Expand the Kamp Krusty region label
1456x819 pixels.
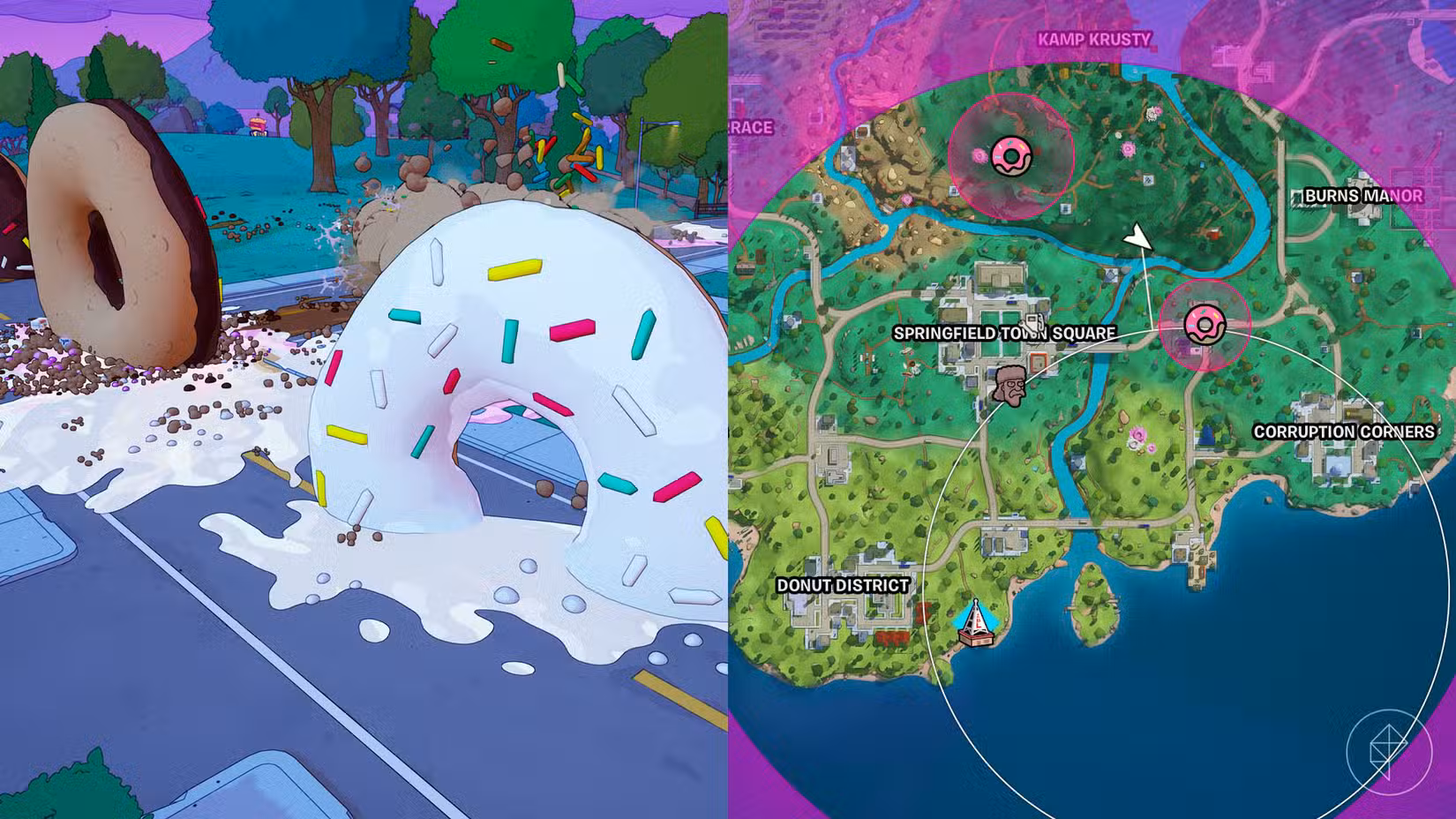click(1096, 39)
